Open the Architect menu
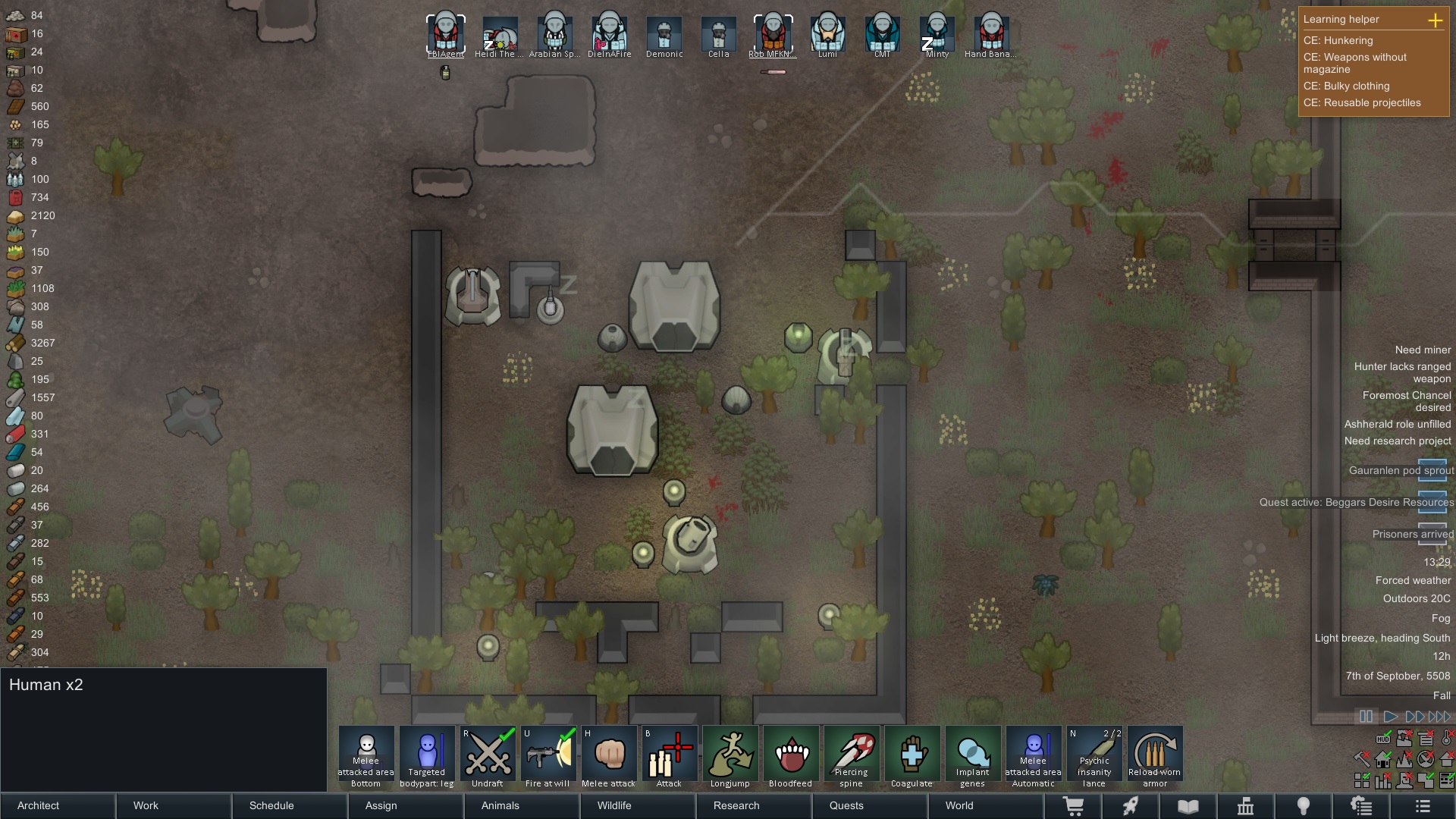 [58, 805]
